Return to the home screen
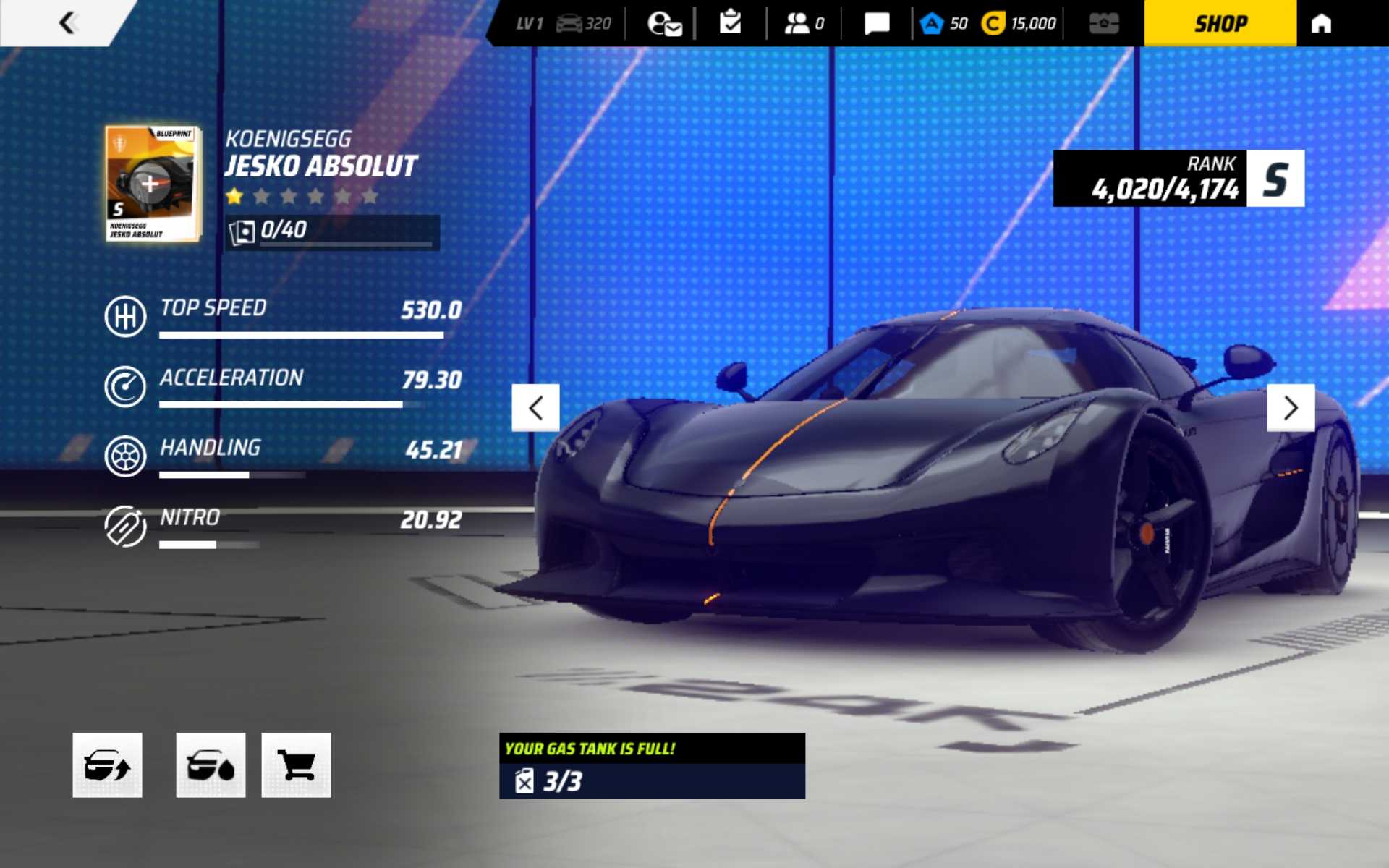The image size is (1389, 868). point(1321,23)
